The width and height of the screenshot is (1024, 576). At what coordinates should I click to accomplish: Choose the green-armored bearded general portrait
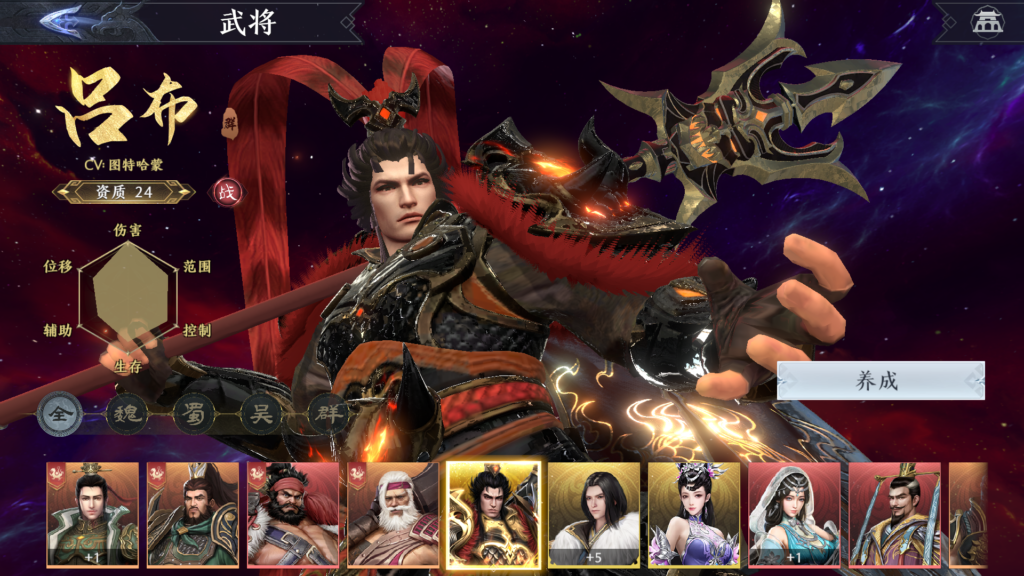pyautogui.click(x=193, y=514)
